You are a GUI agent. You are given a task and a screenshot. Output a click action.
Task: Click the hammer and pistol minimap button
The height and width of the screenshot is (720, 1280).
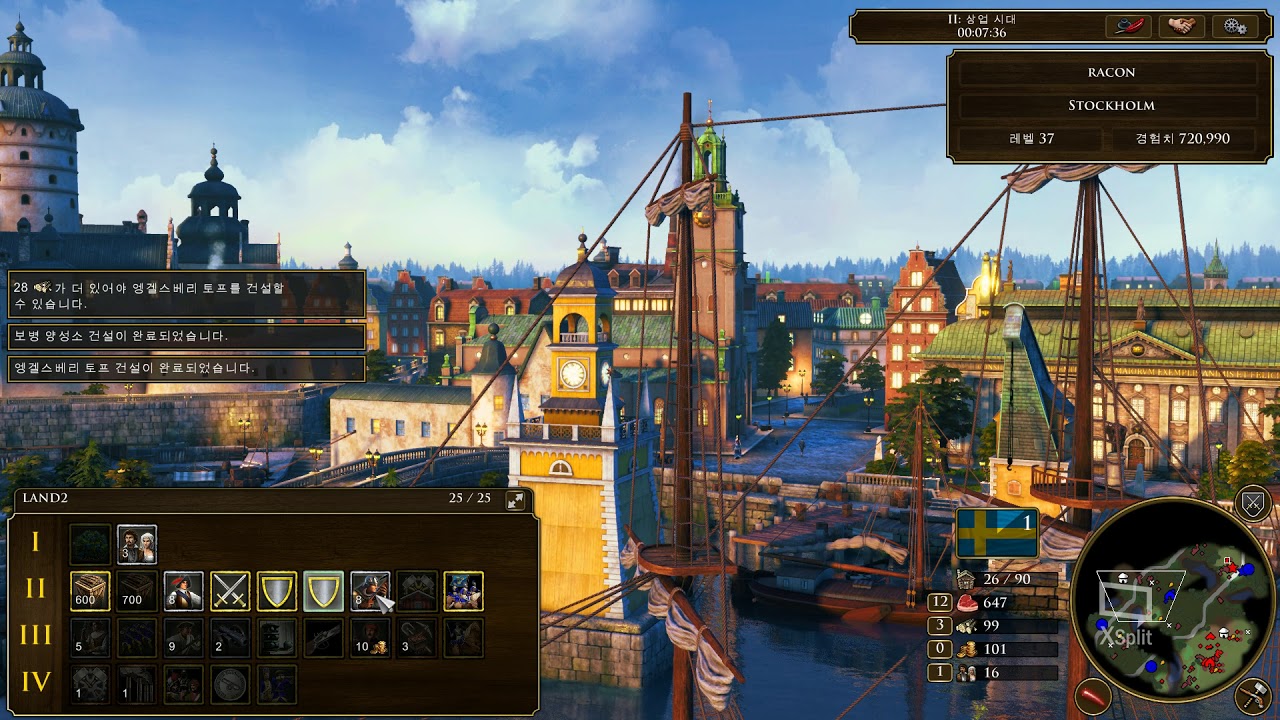[1253, 696]
